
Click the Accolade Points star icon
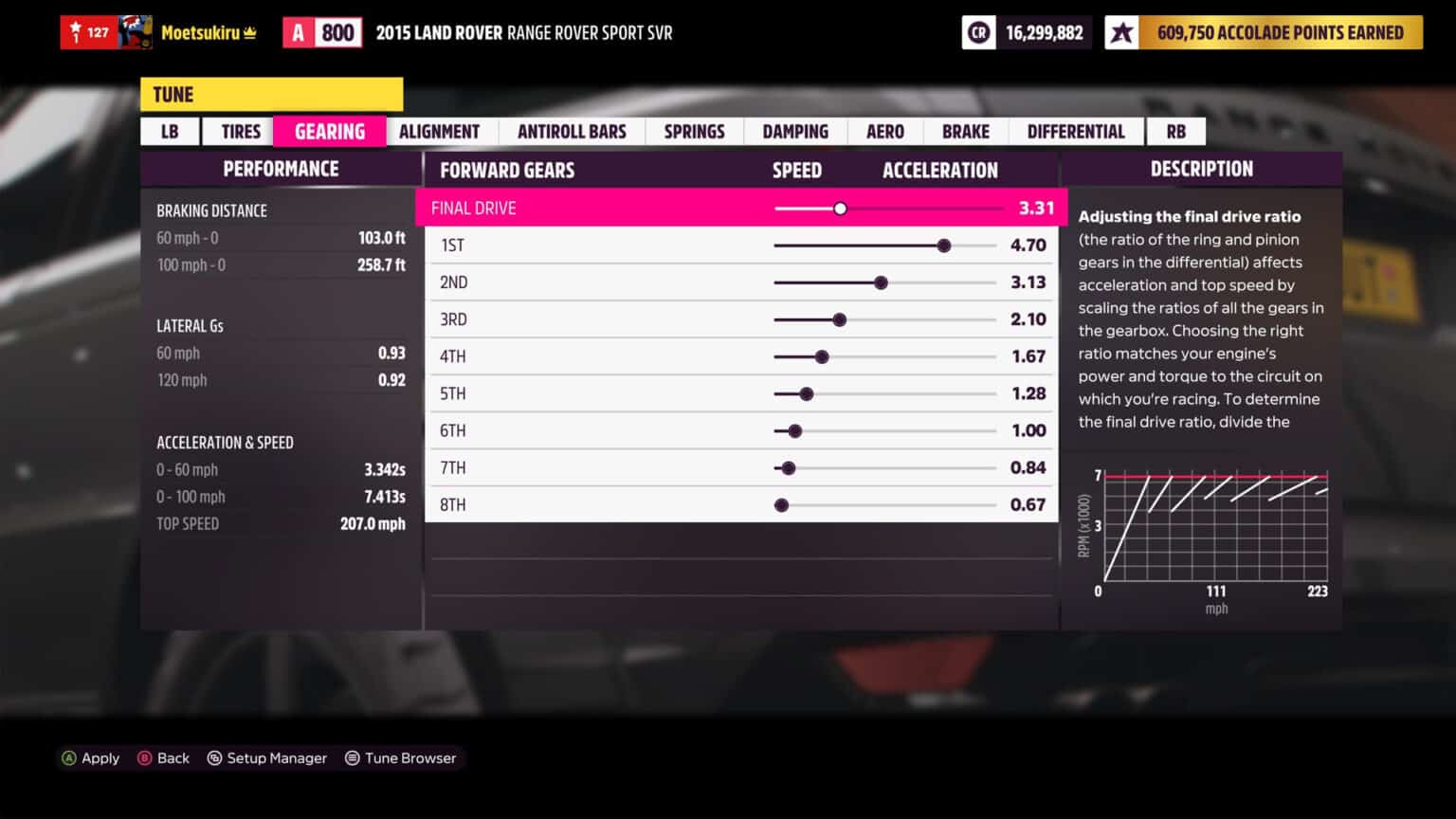1121,32
